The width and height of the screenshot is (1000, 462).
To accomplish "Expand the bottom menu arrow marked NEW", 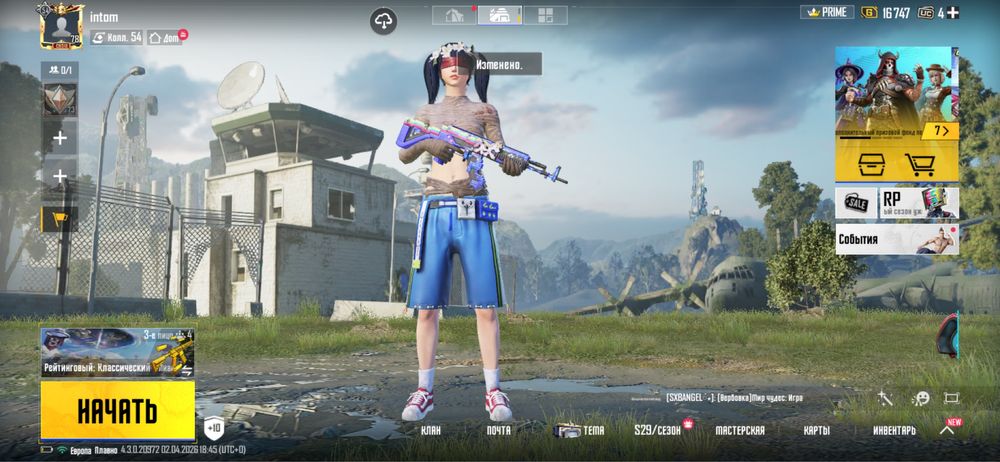I will pos(947,429).
